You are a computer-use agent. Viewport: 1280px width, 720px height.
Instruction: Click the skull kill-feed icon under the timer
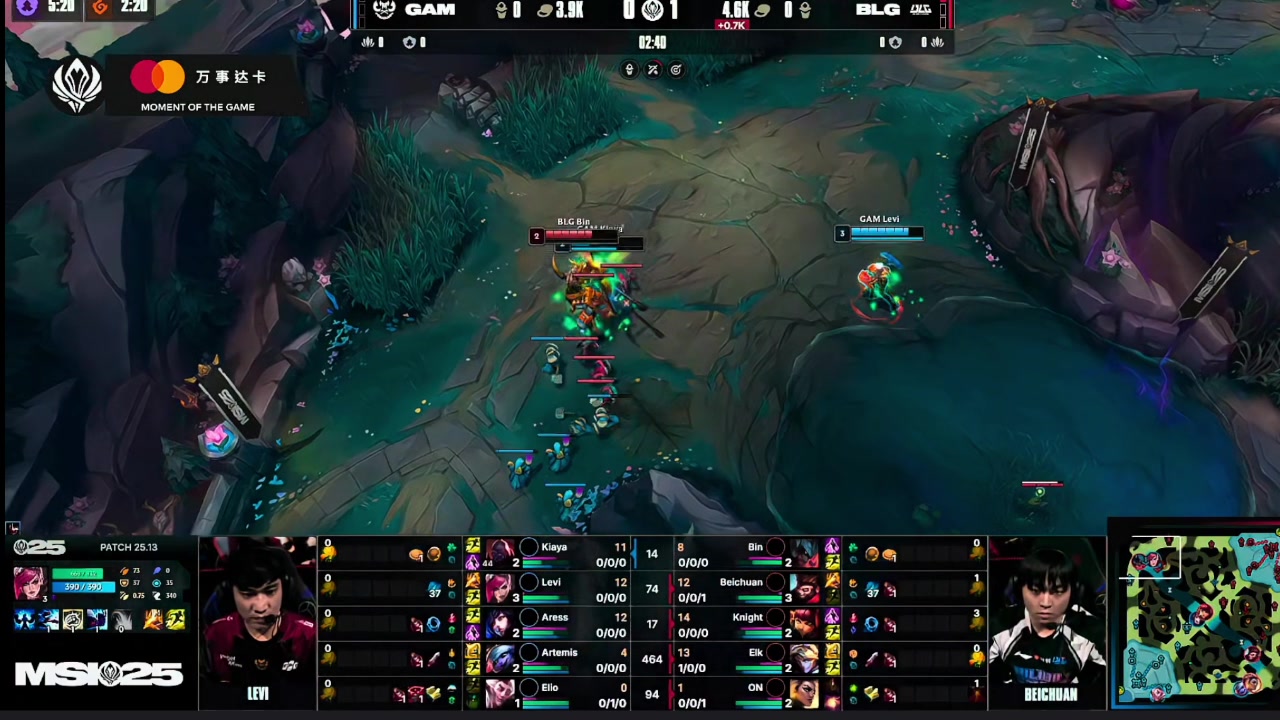(630, 70)
